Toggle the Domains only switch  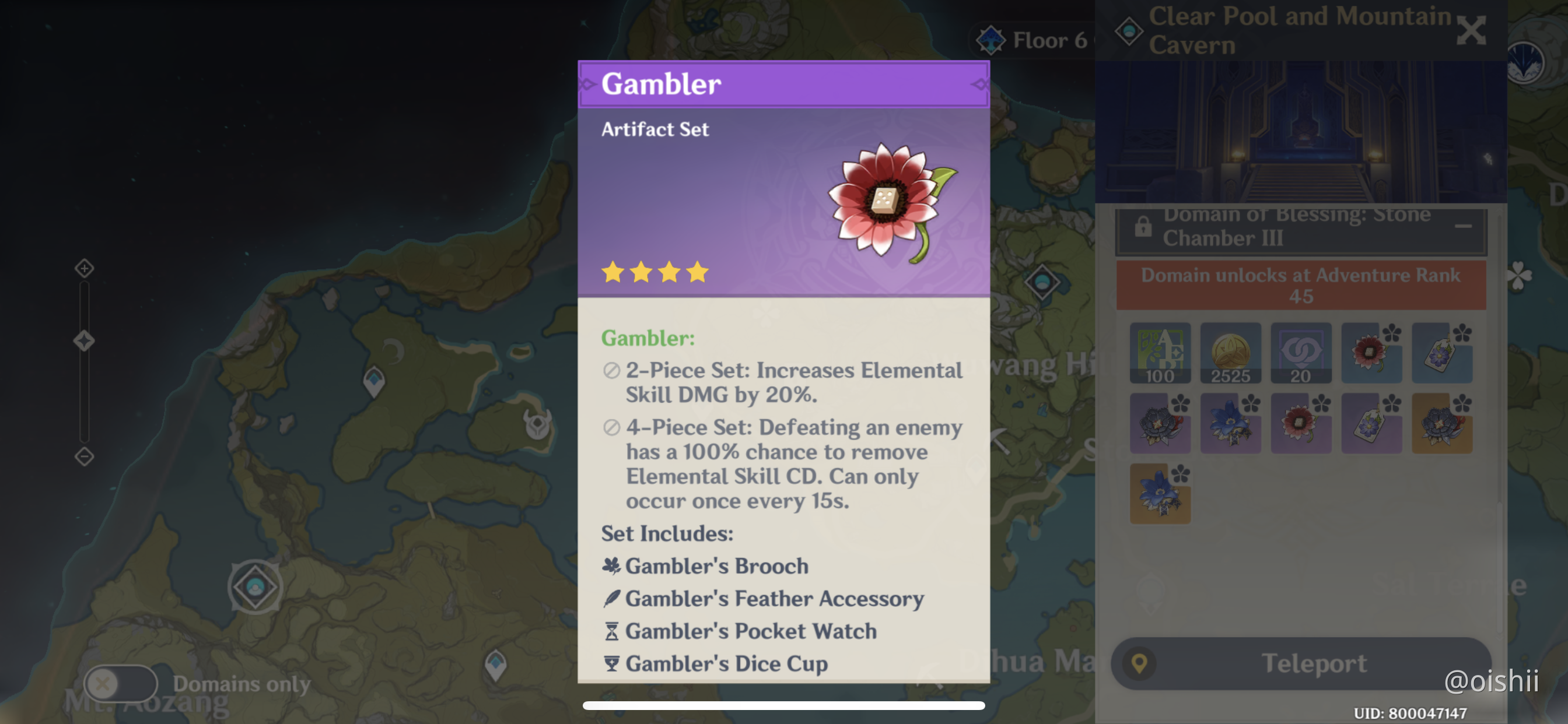click(120, 683)
